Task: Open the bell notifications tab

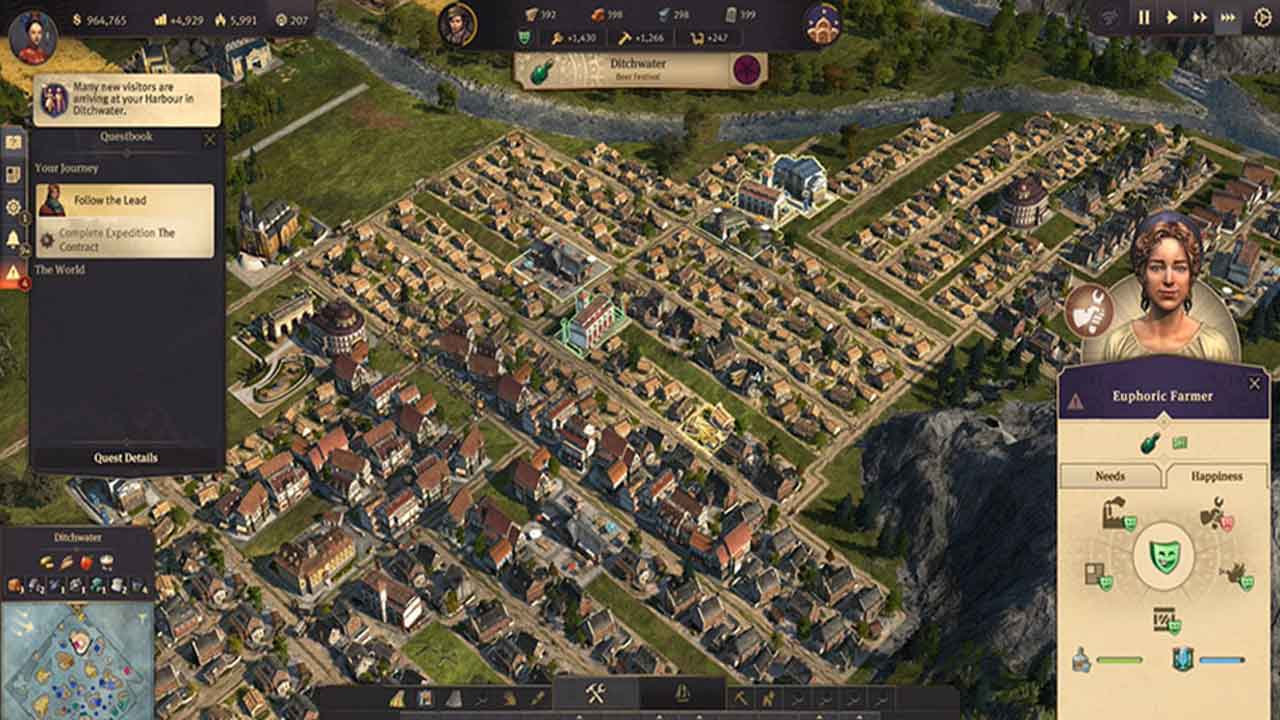Action: (13, 239)
